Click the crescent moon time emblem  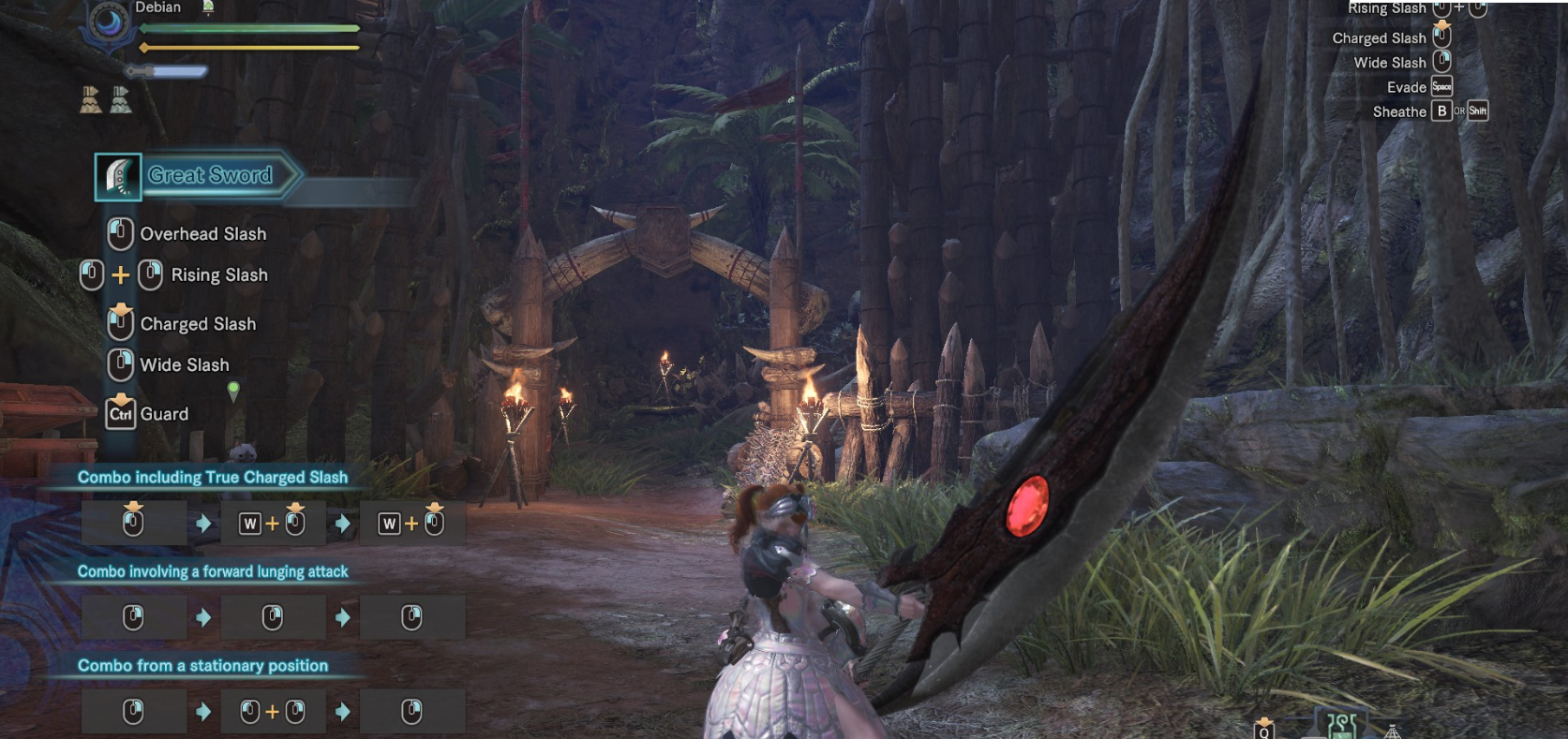pyautogui.click(x=111, y=23)
